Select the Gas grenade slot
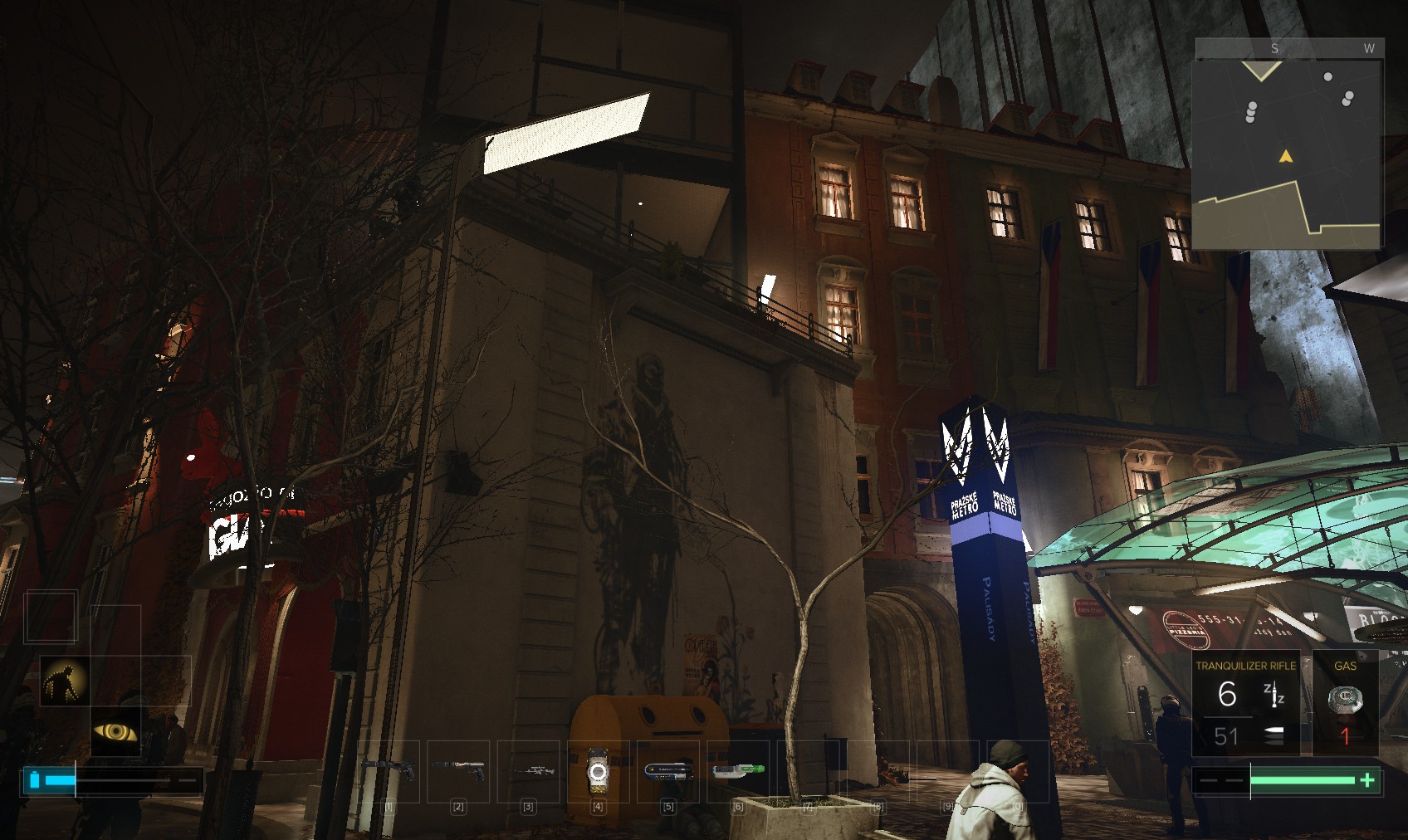This screenshot has height=840, width=1408. (x=1345, y=703)
